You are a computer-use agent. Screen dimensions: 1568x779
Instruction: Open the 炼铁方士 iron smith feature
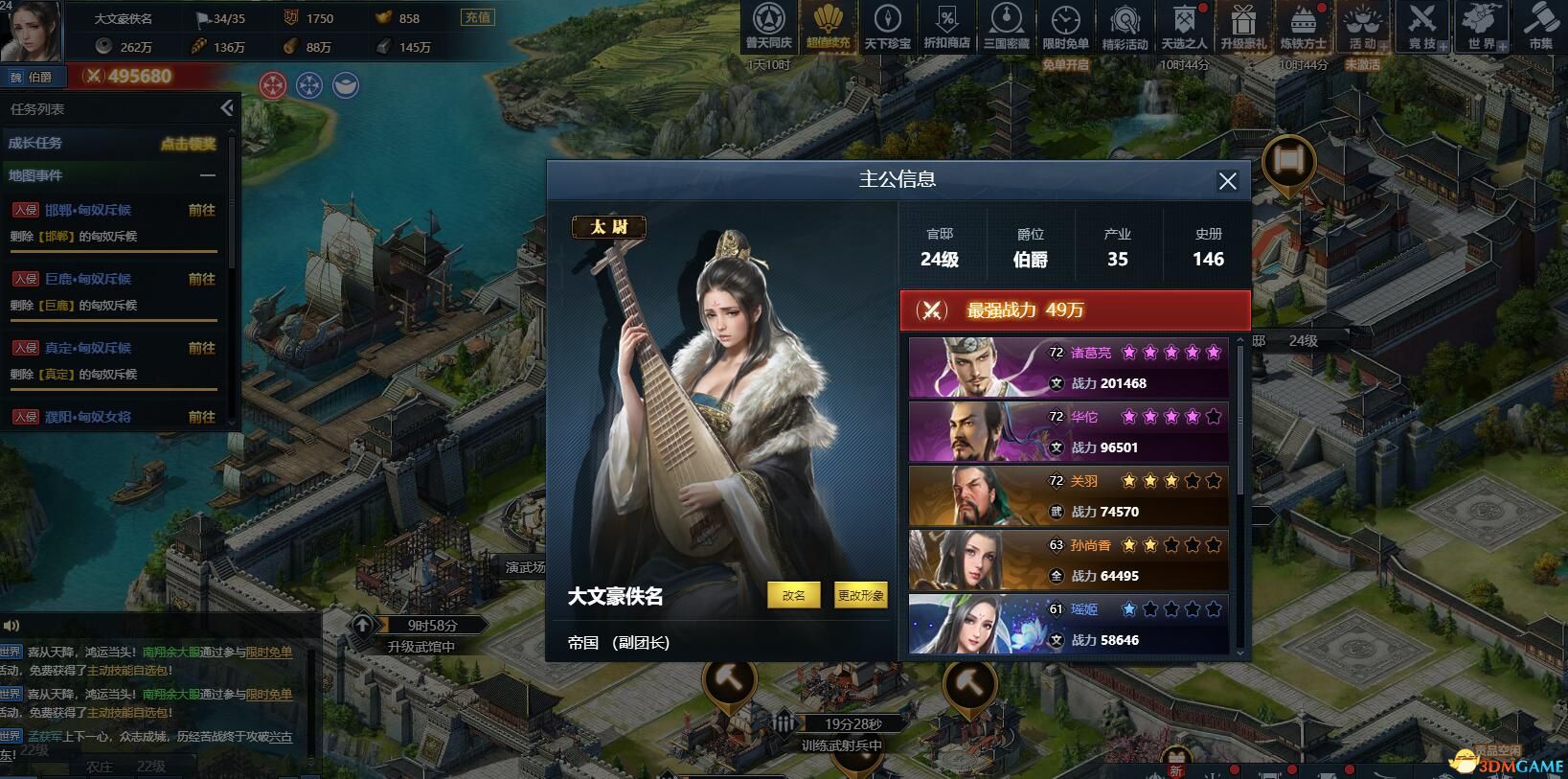click(x=1303, y=27)
